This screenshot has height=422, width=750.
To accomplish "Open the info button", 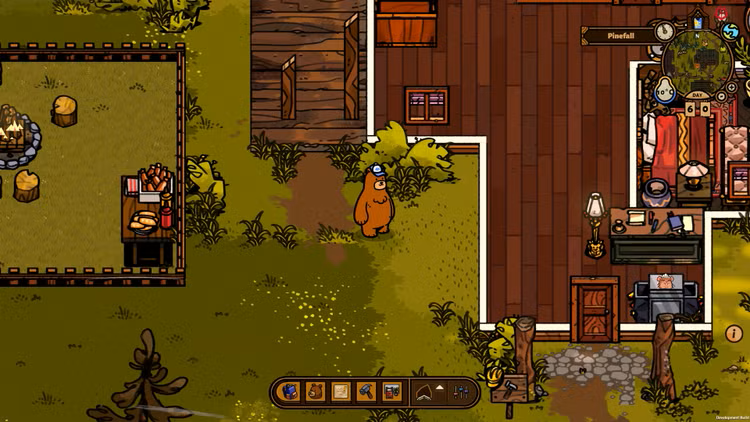I will tap(734, 334).
